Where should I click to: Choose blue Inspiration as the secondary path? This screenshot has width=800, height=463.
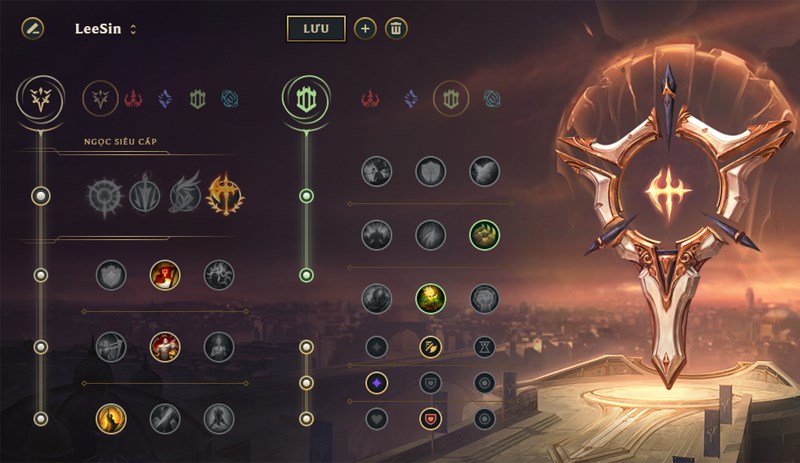[492, 98]
